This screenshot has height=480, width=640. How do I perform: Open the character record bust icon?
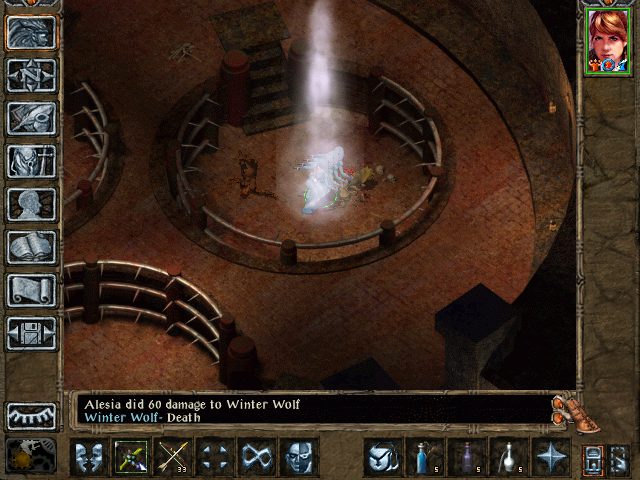[32, 203]
